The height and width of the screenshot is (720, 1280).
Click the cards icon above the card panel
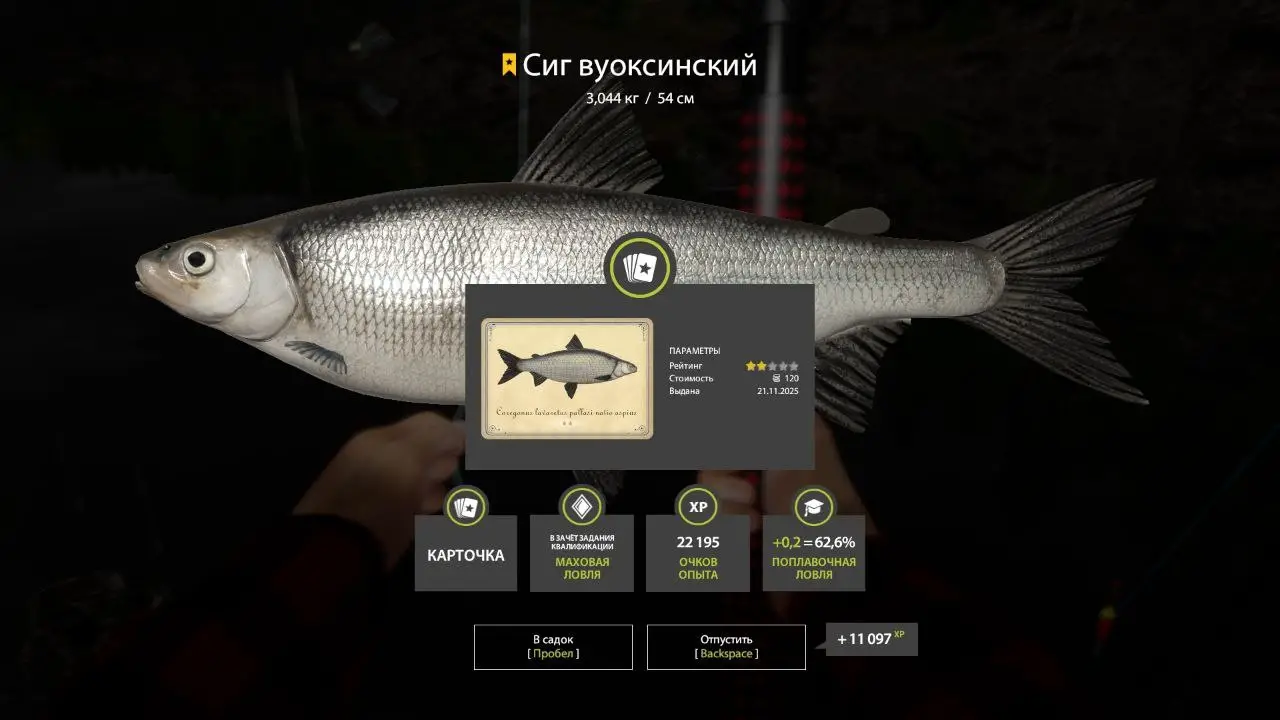[641, 267]
